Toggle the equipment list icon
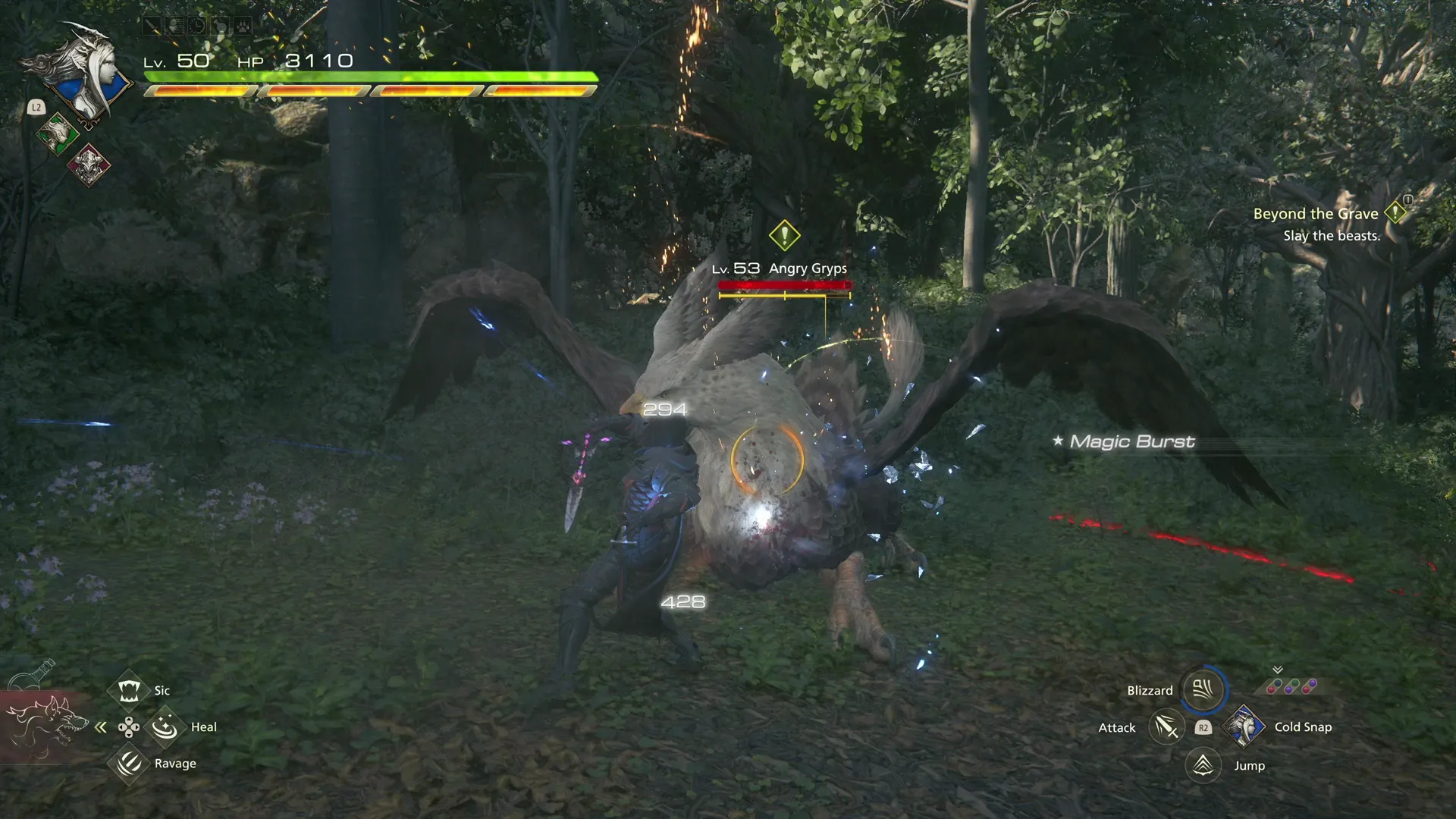Screen dimensions: 1456x819 click(x=174, y=25)
